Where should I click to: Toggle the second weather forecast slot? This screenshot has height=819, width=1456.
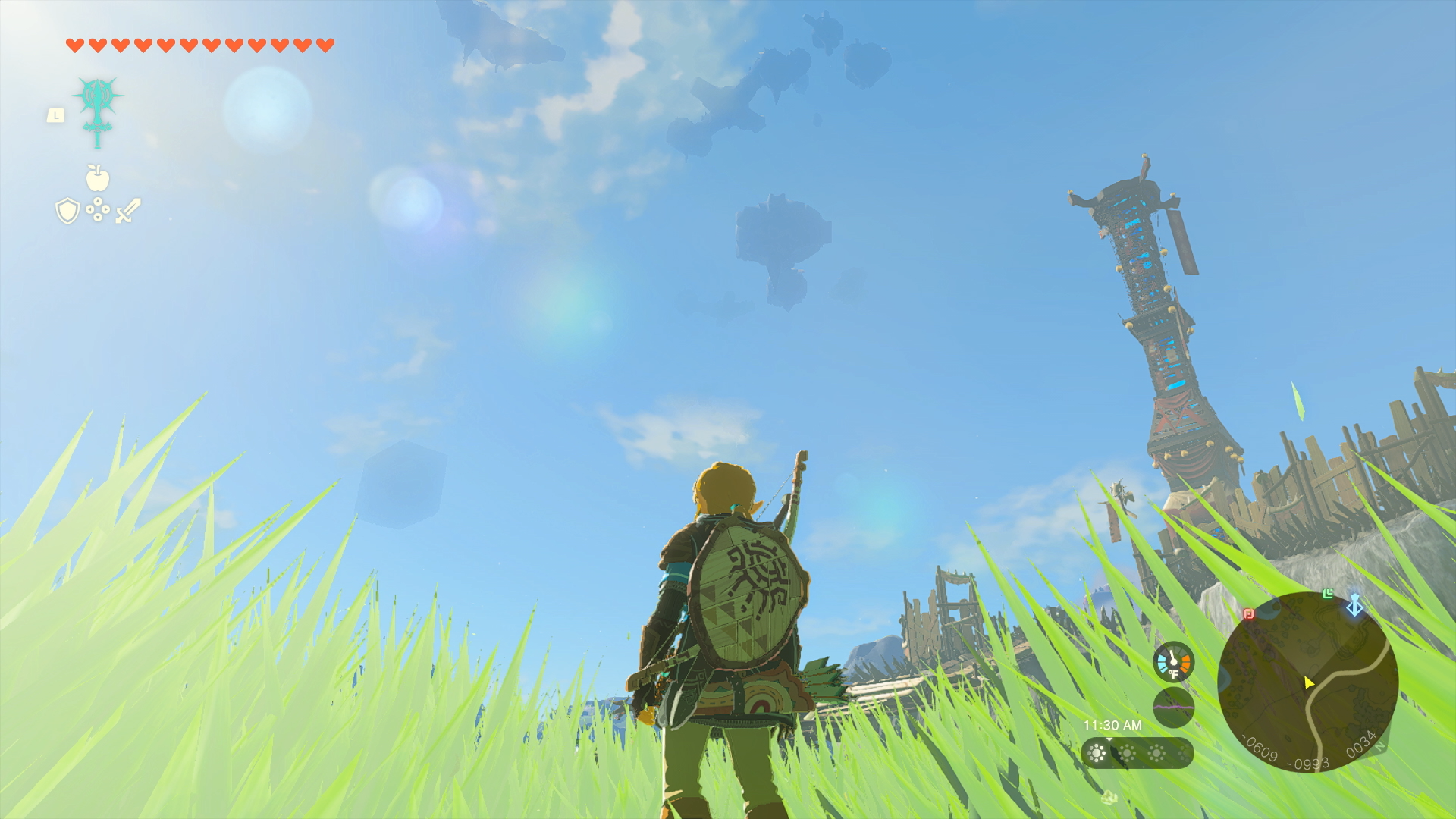[x=1128, y=752]
